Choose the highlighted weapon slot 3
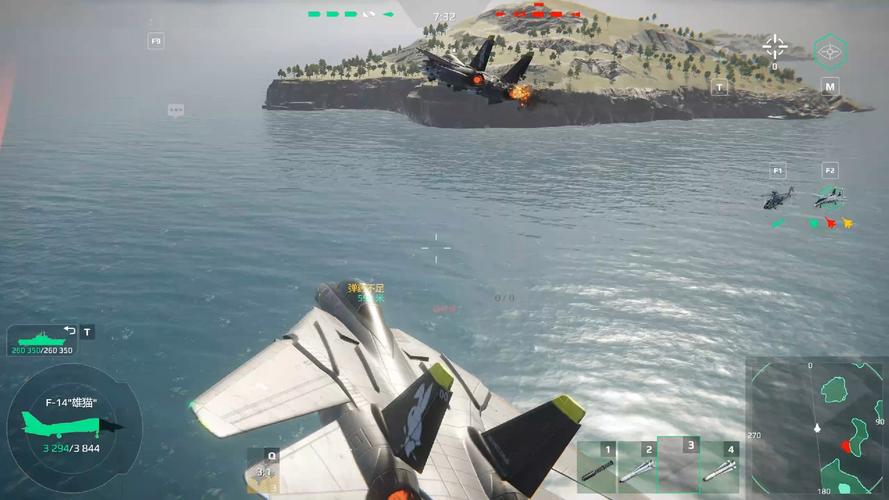This screenshot has height=500, width=889. tap(678, 466)
